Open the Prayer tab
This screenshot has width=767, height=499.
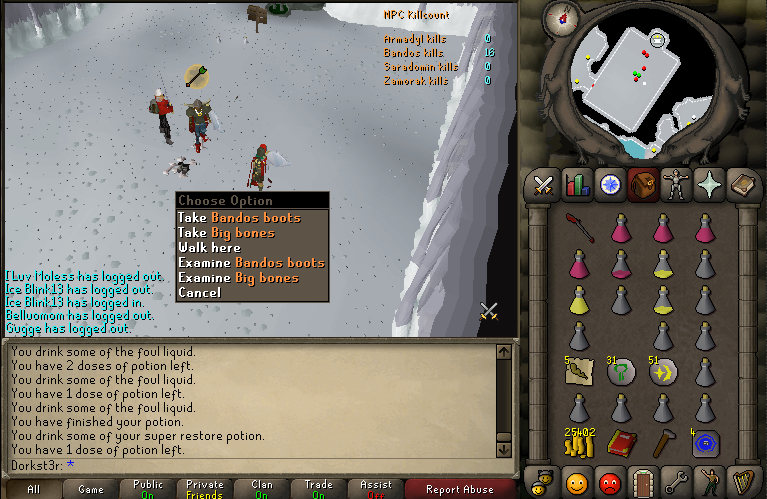click(709, 184)
